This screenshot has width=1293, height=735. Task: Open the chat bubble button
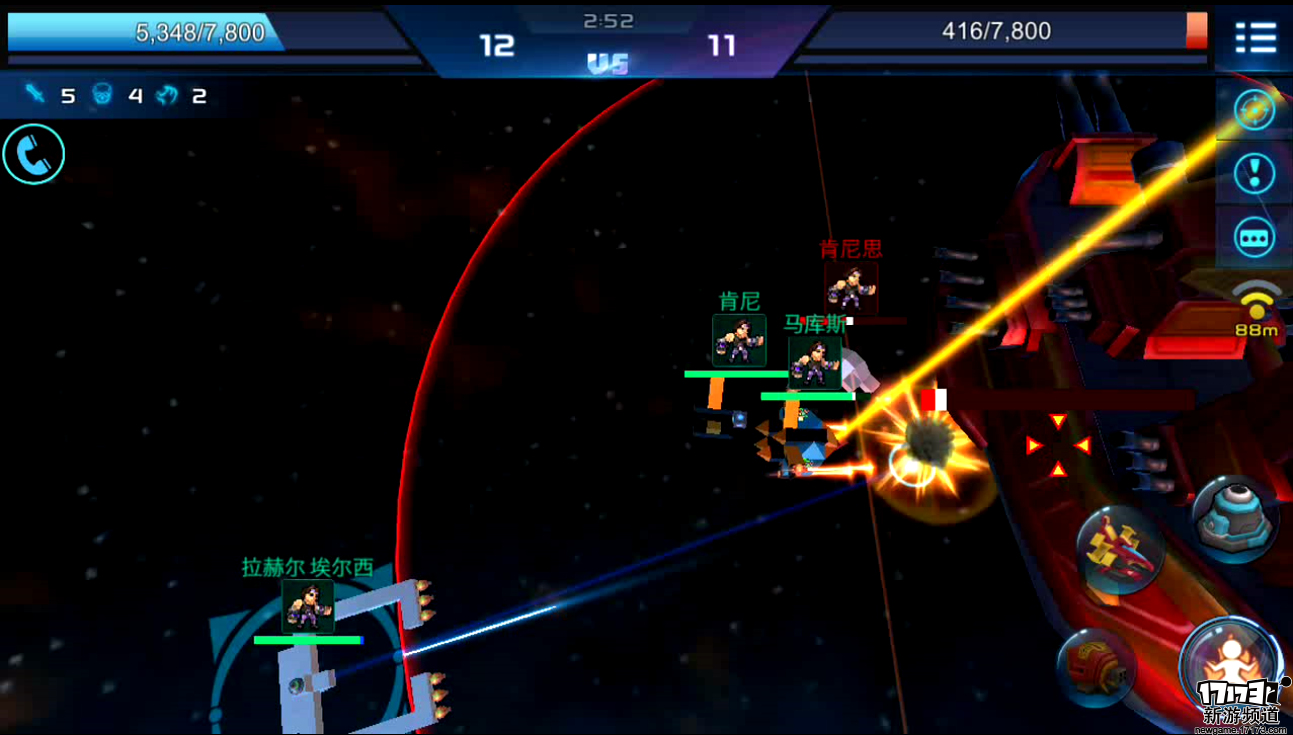pyautogui.click(x=1254, y=238)
